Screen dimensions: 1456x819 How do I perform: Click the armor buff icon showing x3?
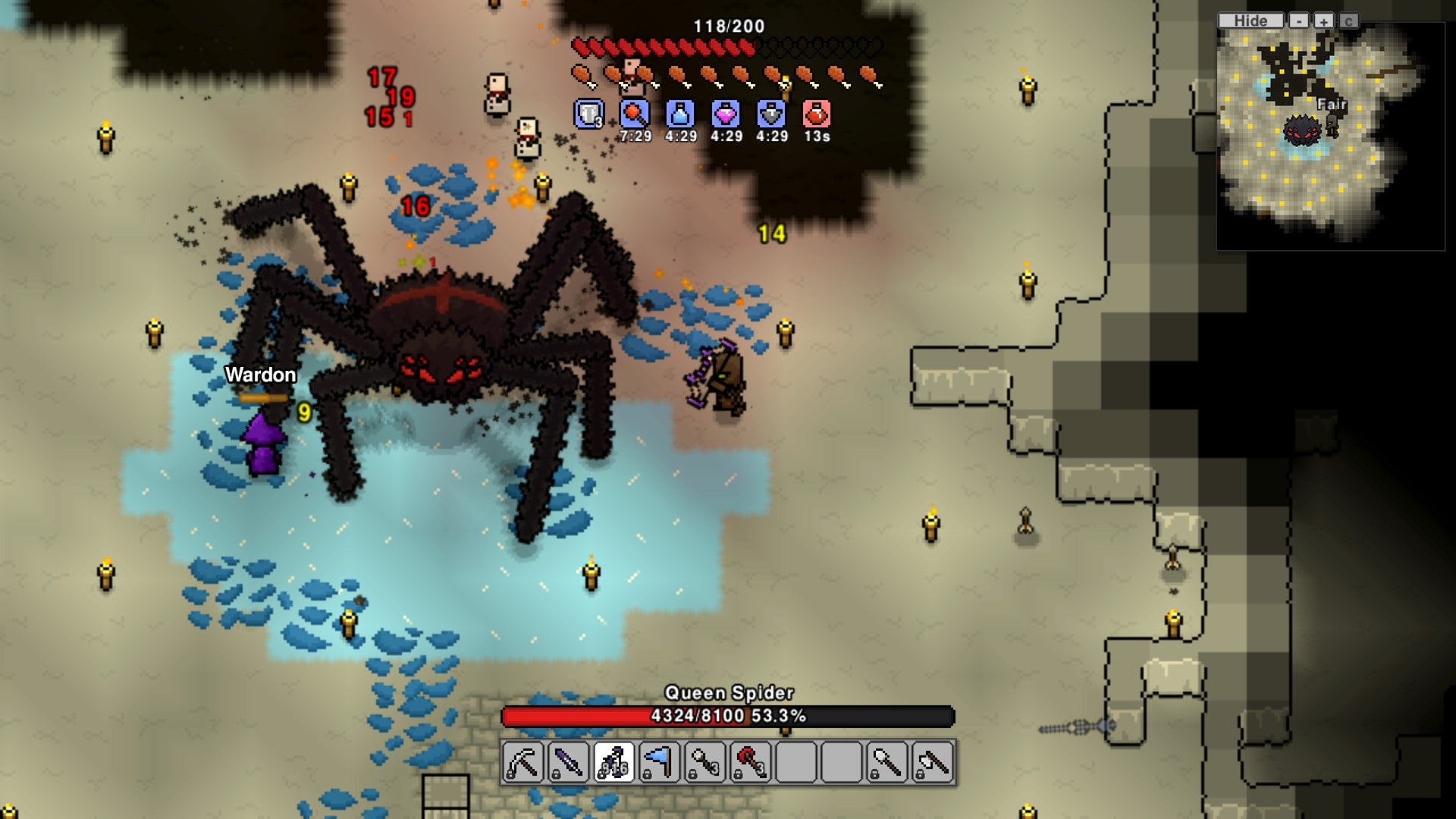pos(588,115)
